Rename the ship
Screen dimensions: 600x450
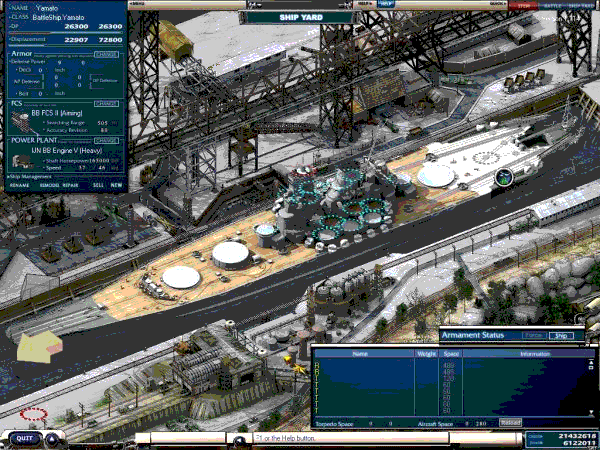[19, 185]
